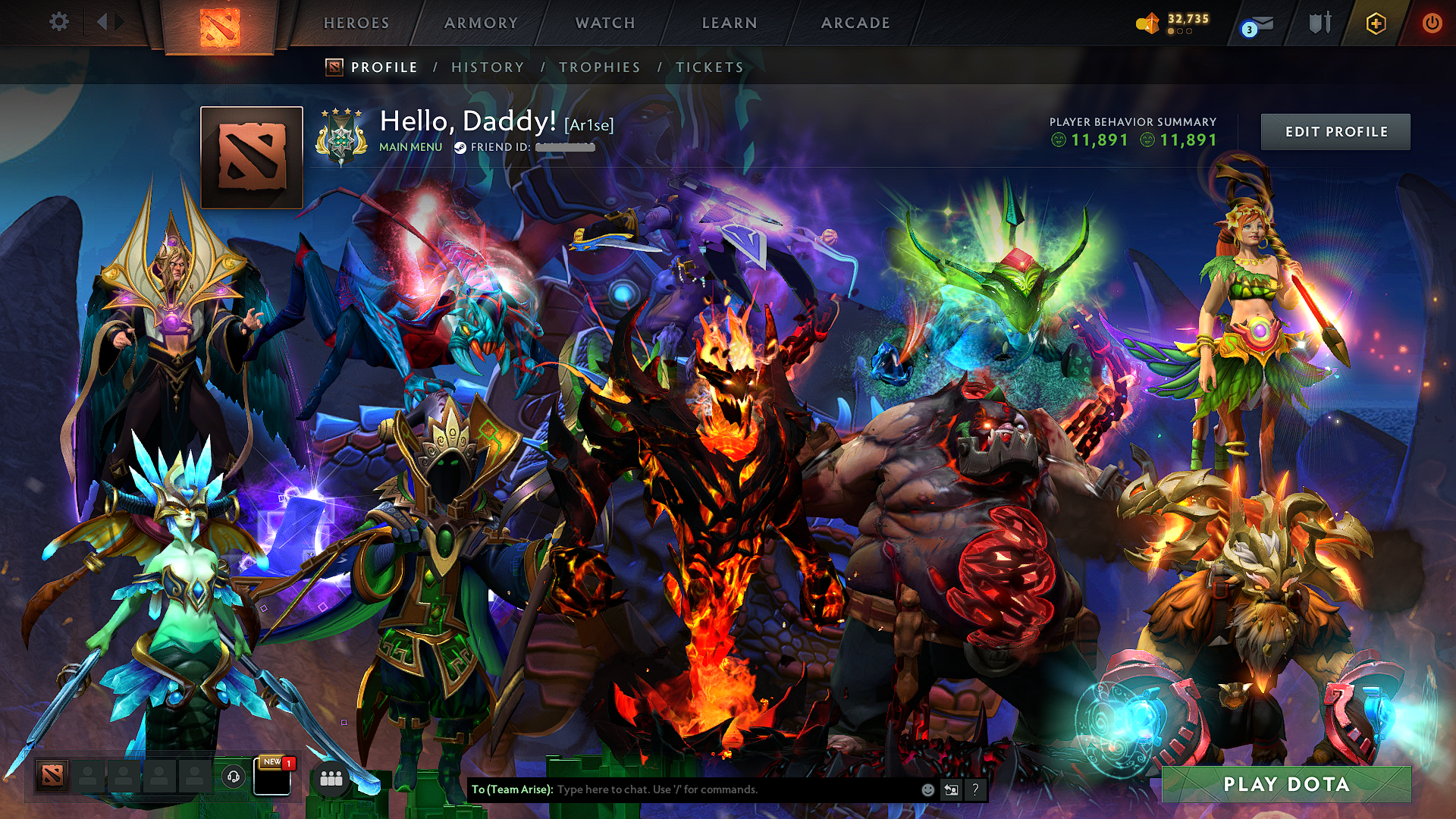1456x819 pixels.
Task: Open the armory shield and sword icon
Action: tap(1319, 23)
